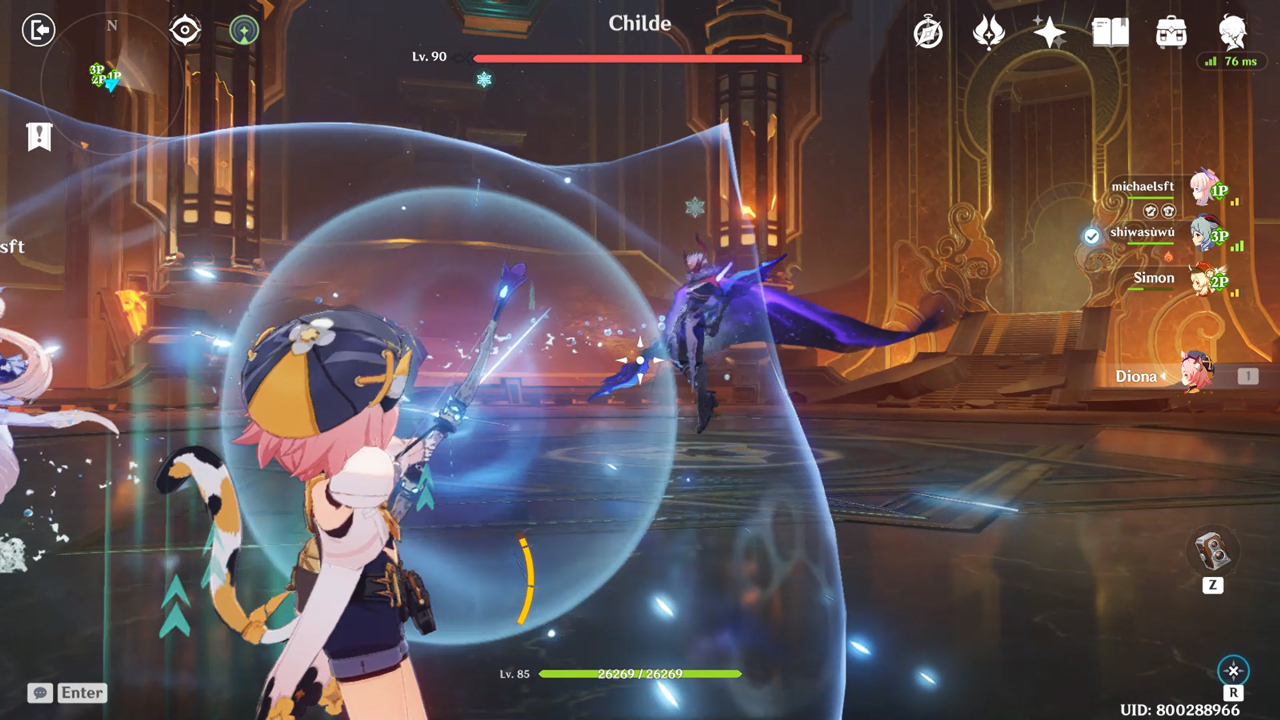Select player Simon in the co-op list
This screenshot has height=720, width=1280.
(1151, 278)
